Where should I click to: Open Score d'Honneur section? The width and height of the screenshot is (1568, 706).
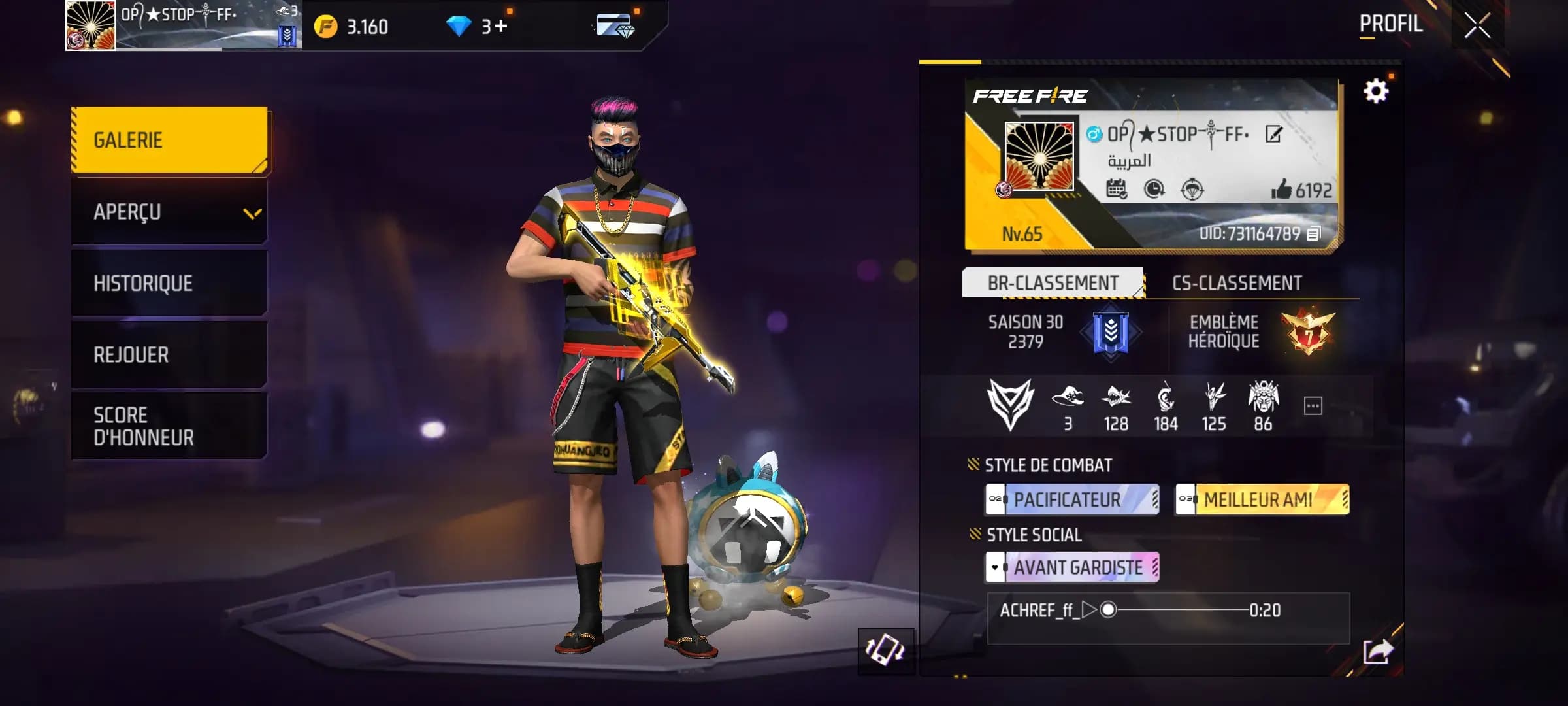click(169, 426)
